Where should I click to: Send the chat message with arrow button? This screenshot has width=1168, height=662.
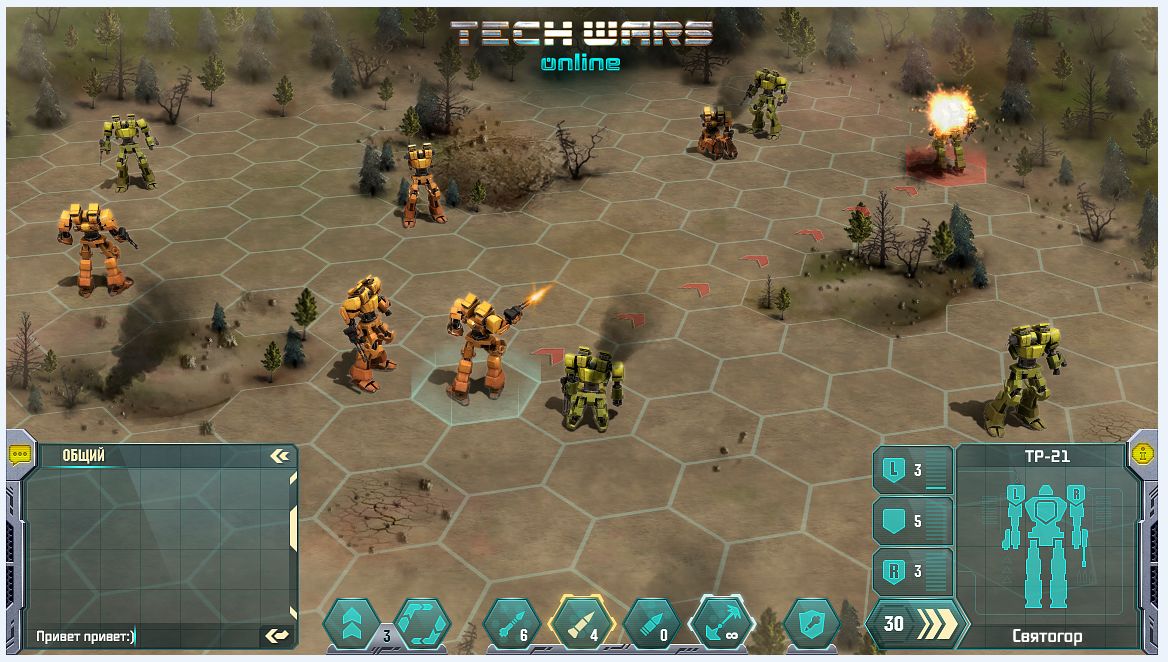click(276, 635)
